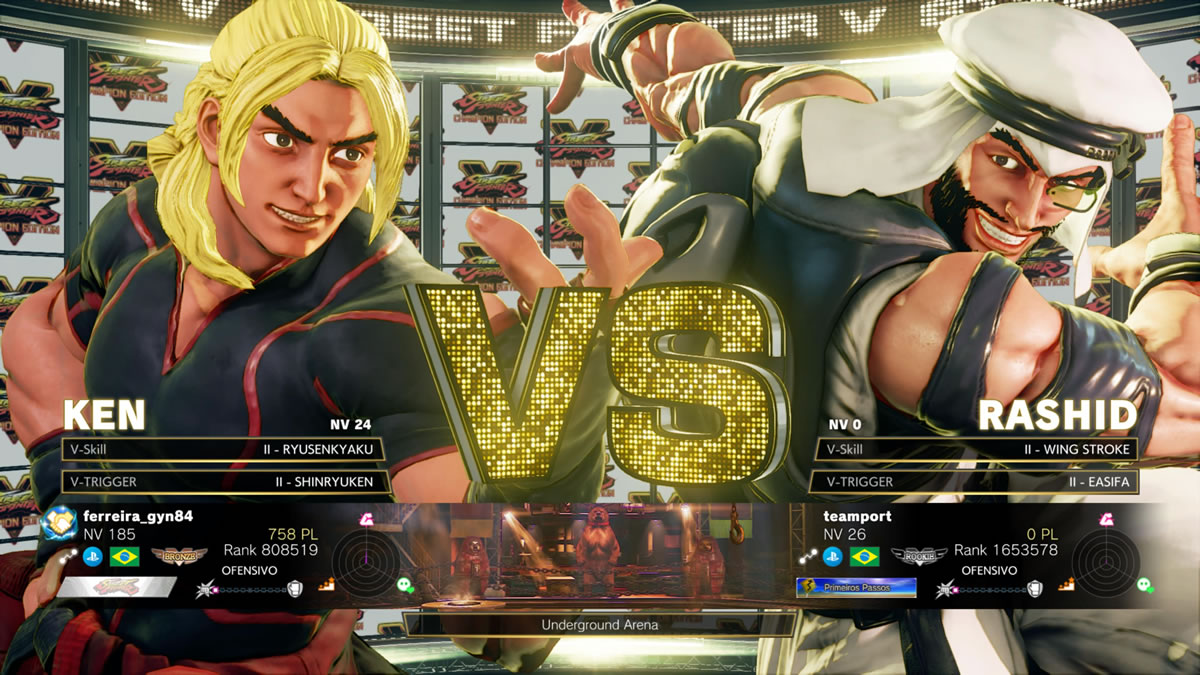Select Ken's V-Trigger Shinryuken row

pyautogui.click(x=222, y=482)
